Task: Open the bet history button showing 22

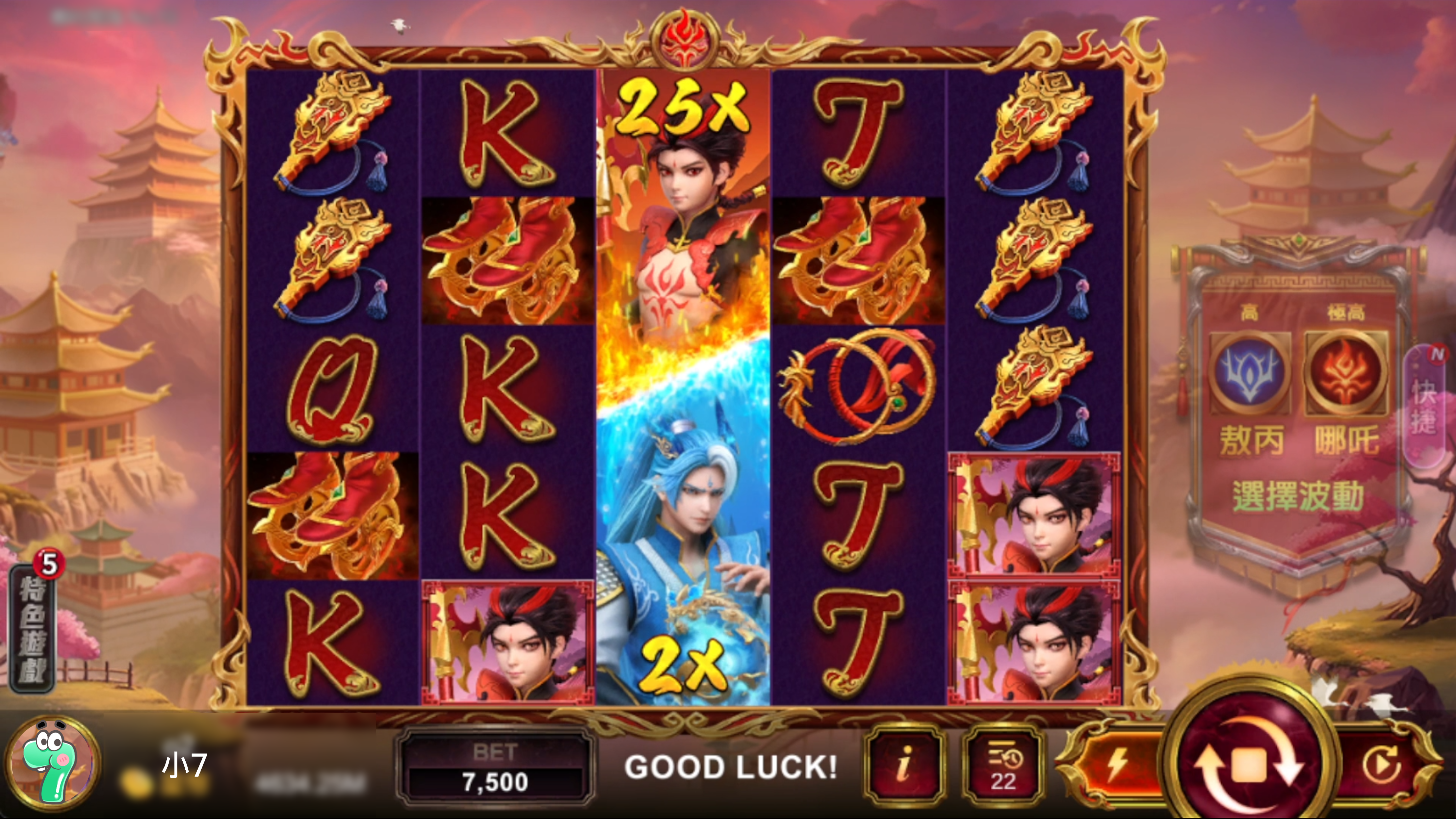Action: pos(1003,765)
